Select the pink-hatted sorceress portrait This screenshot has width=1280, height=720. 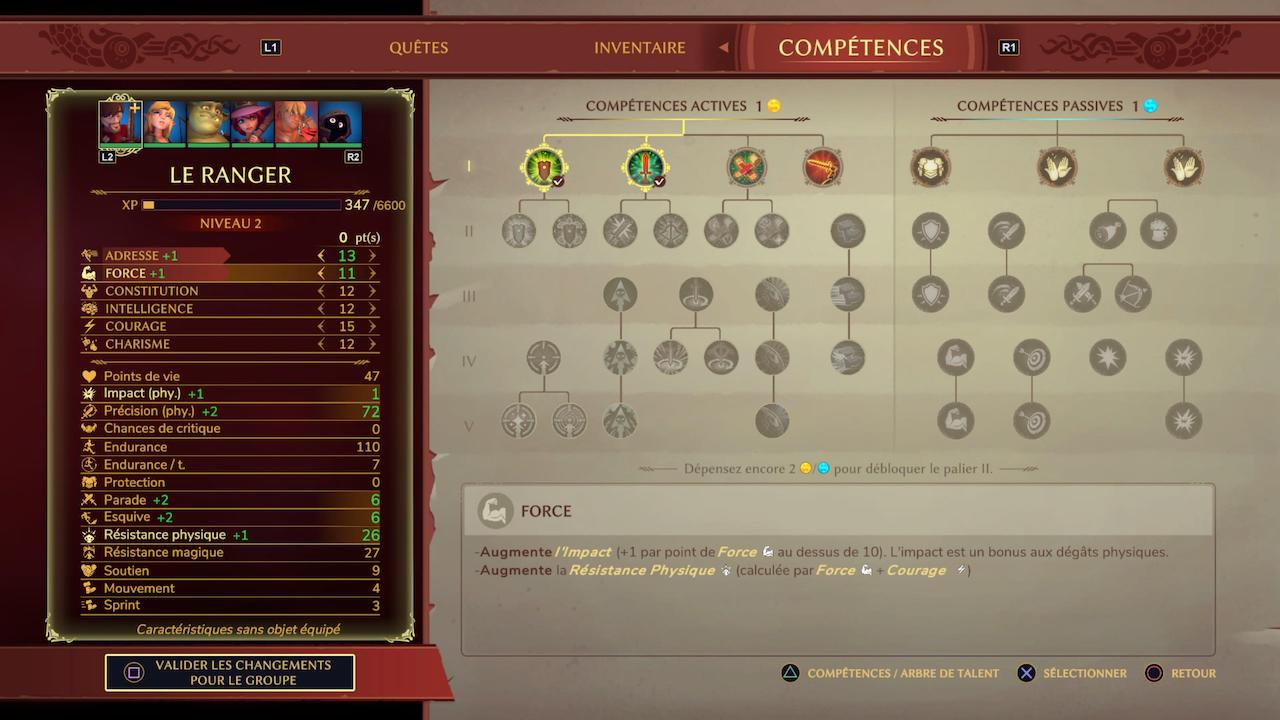coord(253,124)
